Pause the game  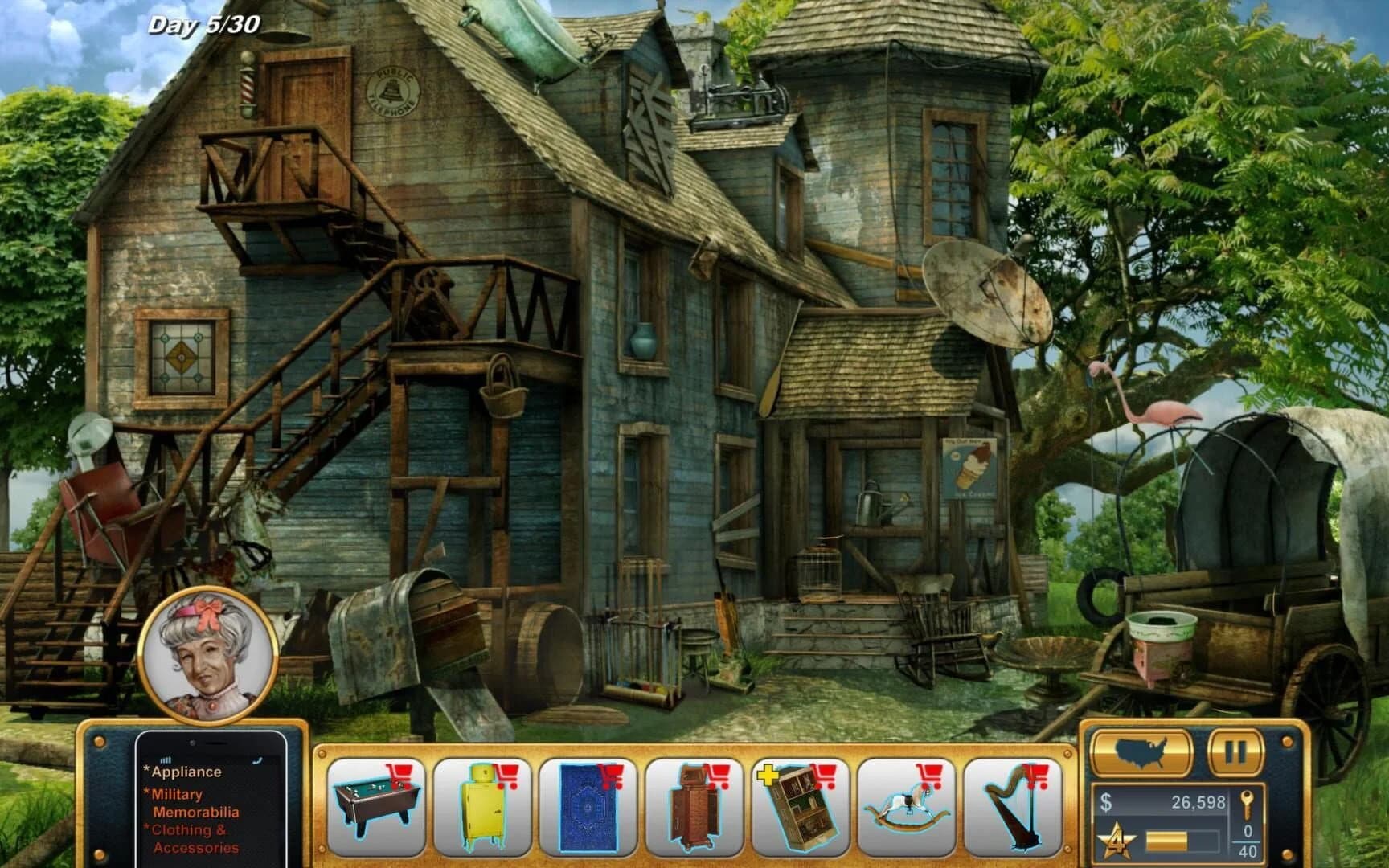pyautogui.click(x=1236, y=752)
